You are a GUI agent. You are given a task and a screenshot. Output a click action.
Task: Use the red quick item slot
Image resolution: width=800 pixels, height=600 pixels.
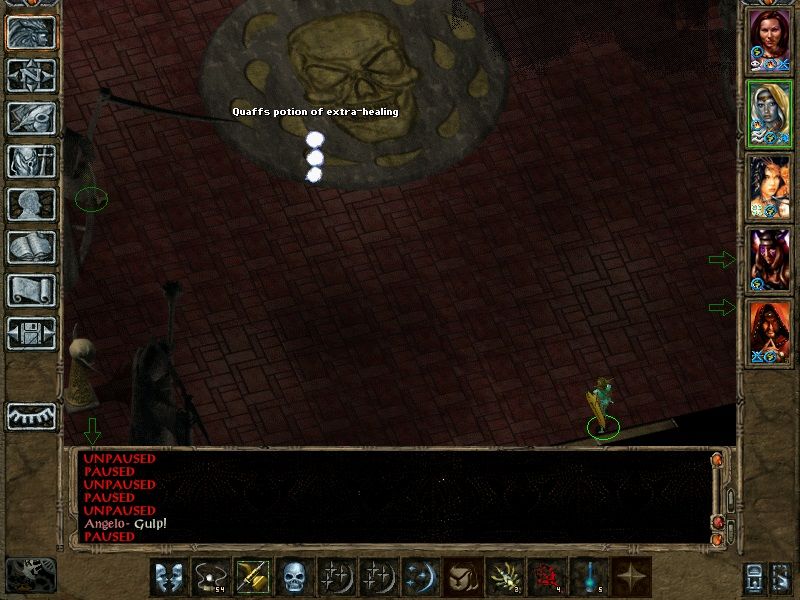pos(544,577)
